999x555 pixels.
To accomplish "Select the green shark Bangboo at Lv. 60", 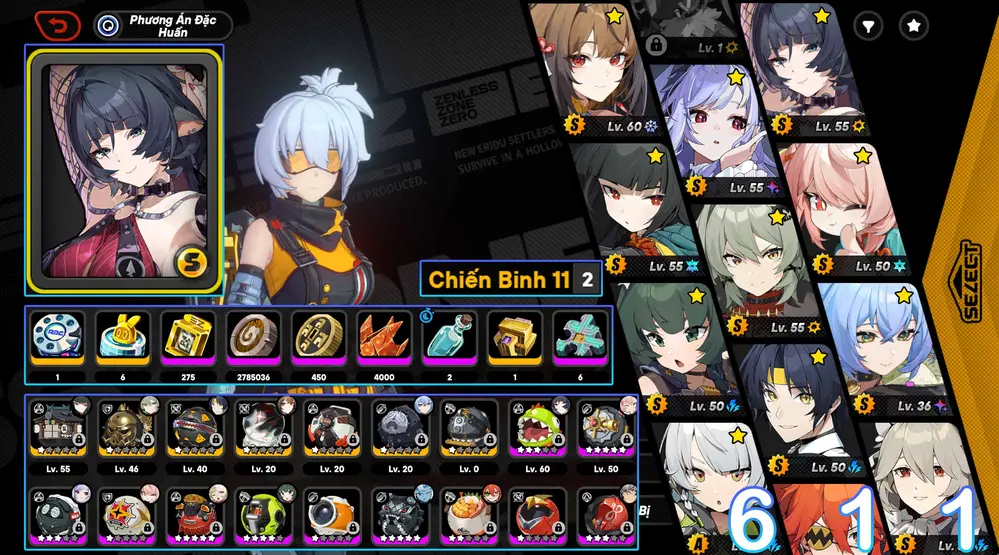I will tap(538, 428).
